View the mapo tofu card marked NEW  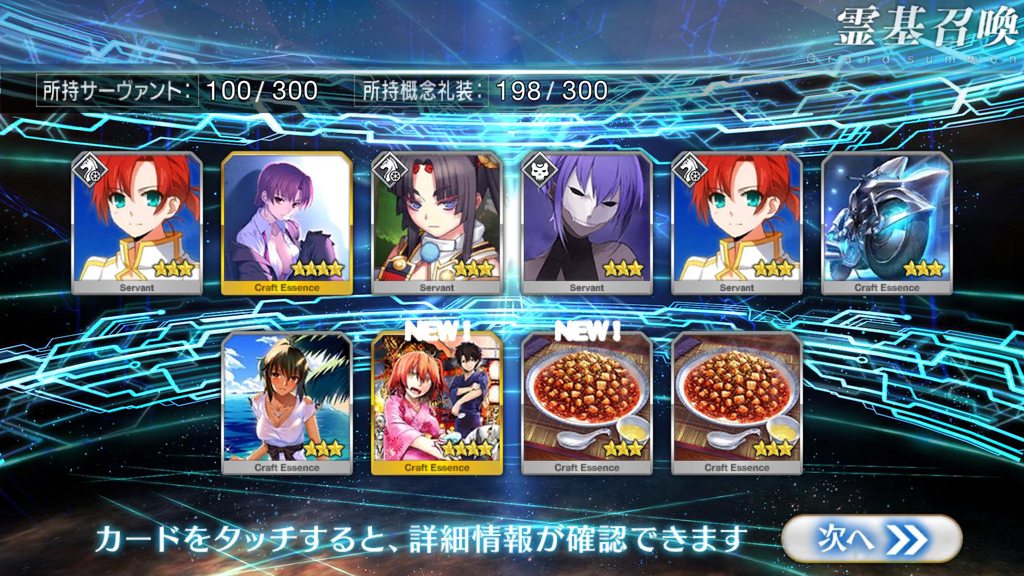tap(586, 402)
